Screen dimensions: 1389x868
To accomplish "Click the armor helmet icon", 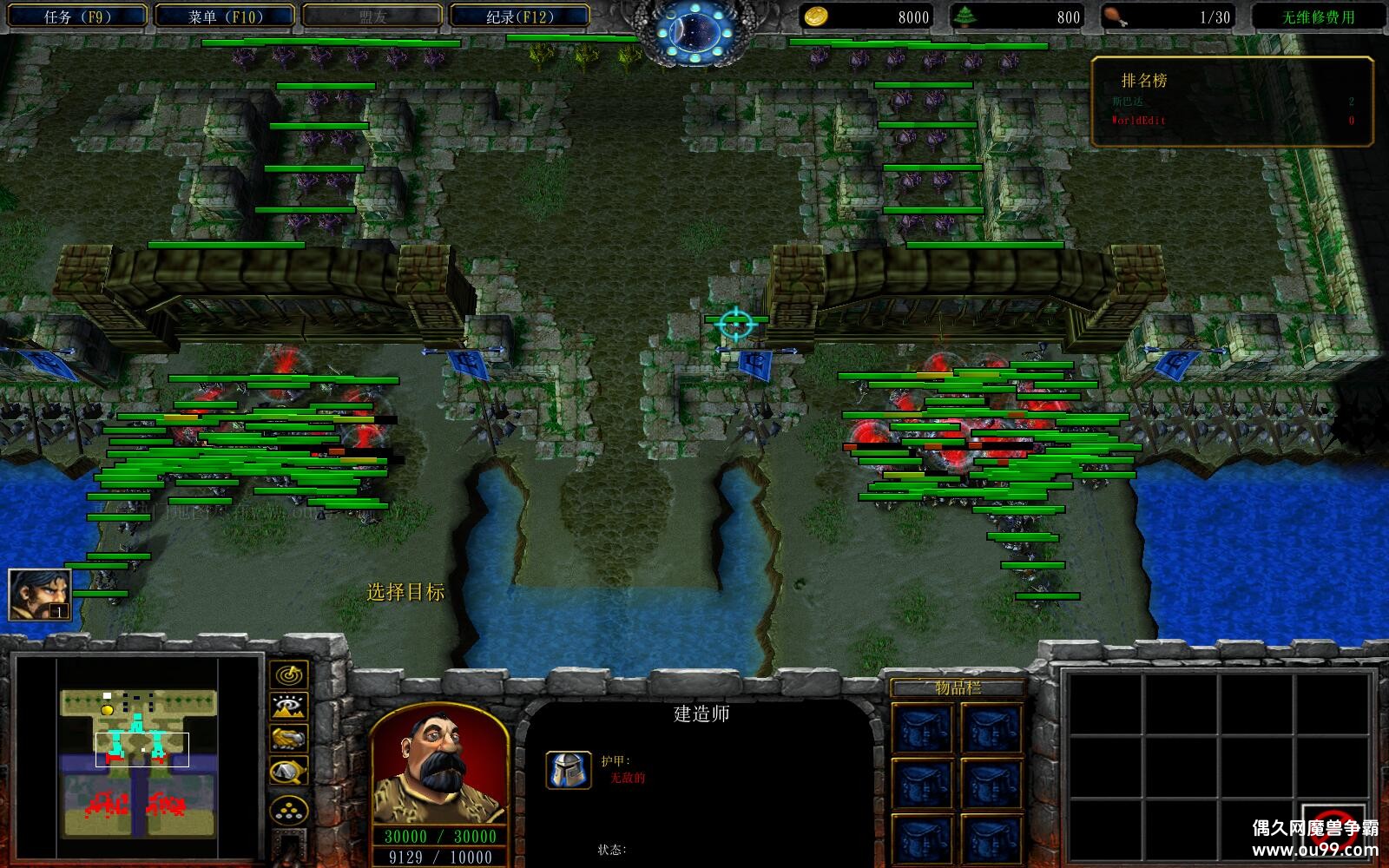I will tap(569, 769).
